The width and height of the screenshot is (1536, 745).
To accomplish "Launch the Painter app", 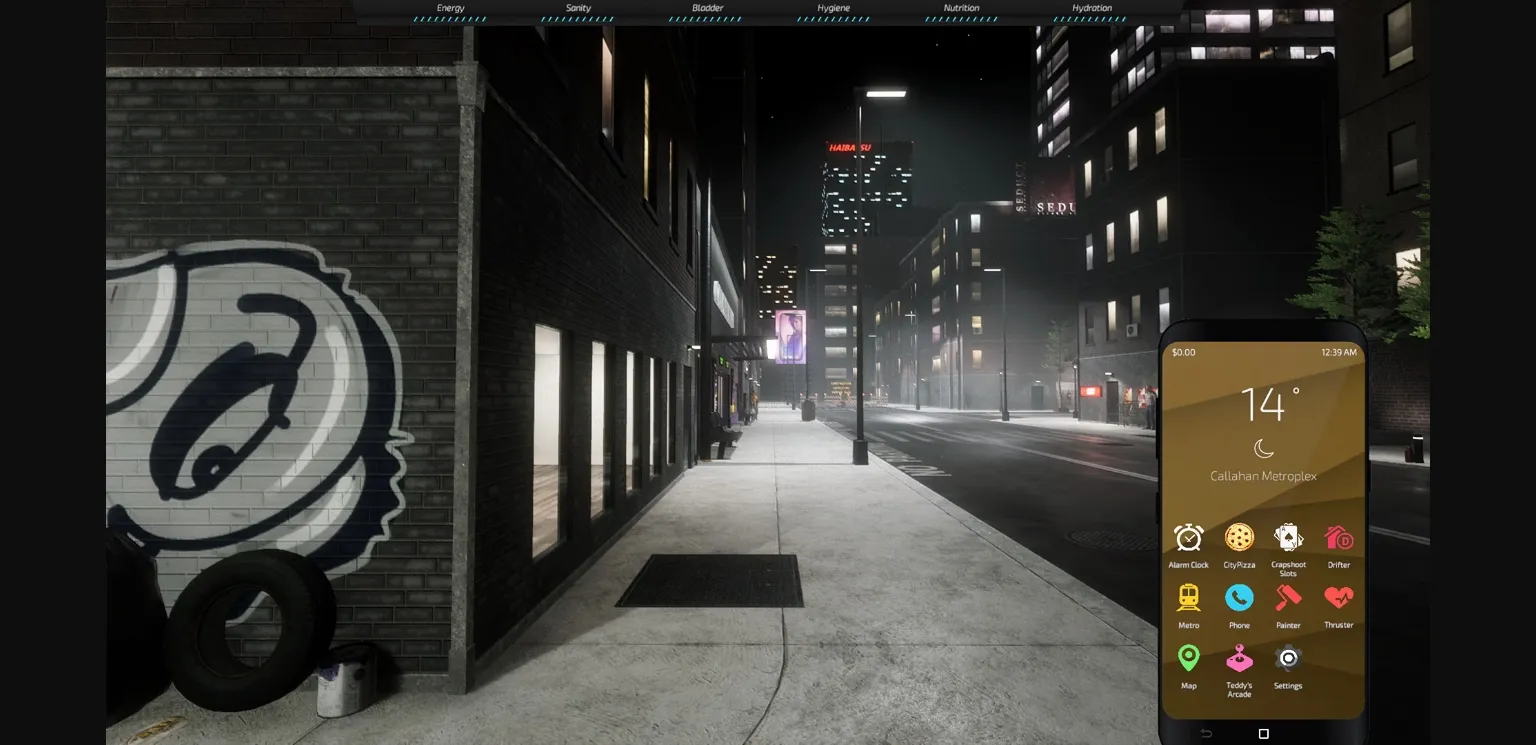I will tap(1288, 598).
